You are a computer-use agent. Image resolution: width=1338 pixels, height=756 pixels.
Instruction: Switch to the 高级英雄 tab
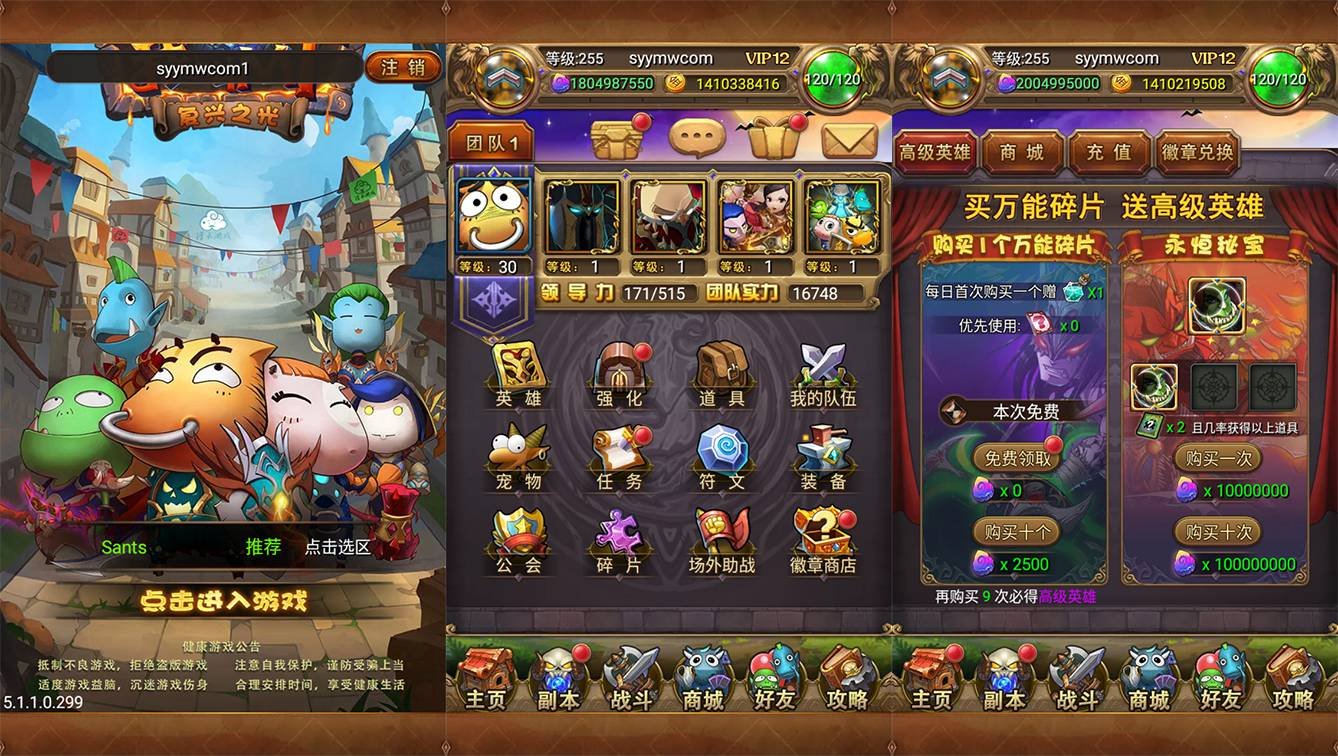(x=935, y=153)
